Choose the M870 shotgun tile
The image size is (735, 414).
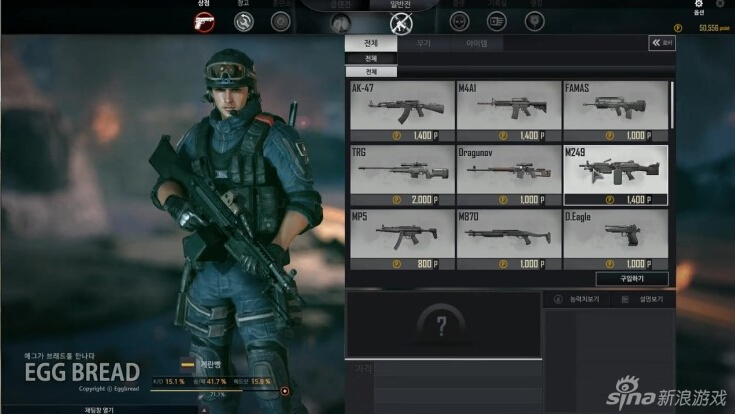pyautogui.click(x=508, y=238)
